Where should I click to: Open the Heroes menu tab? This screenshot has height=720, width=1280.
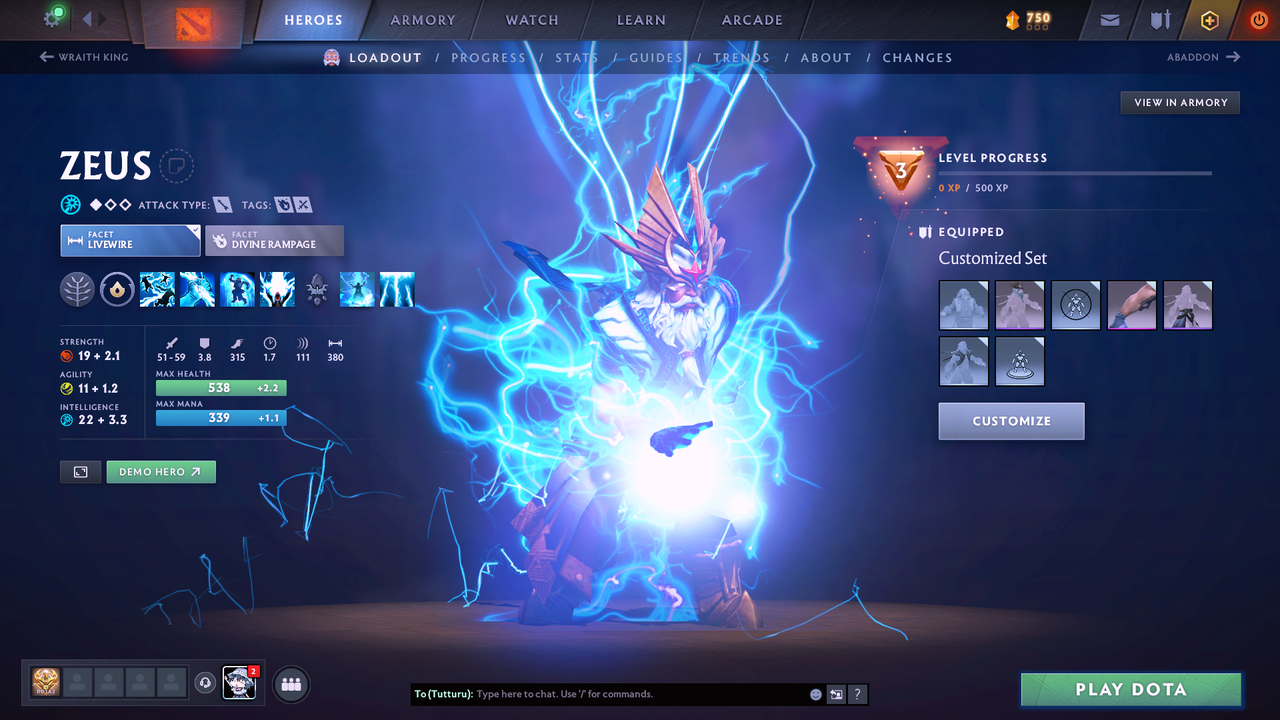coord(313,19)
